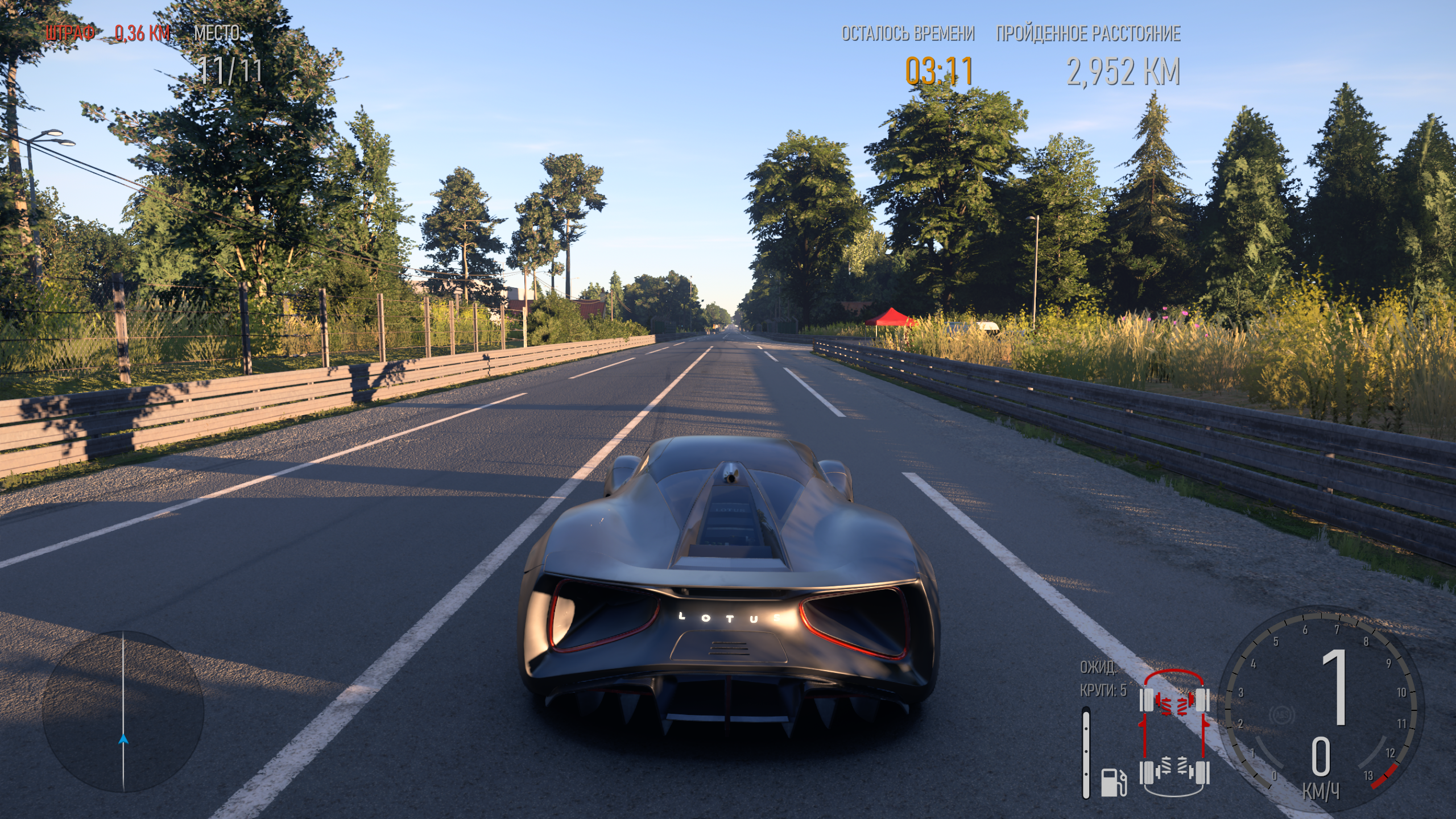Screen dimensions: 1456x819
Task: Select the fuel pump icon
Action: 1114,782
